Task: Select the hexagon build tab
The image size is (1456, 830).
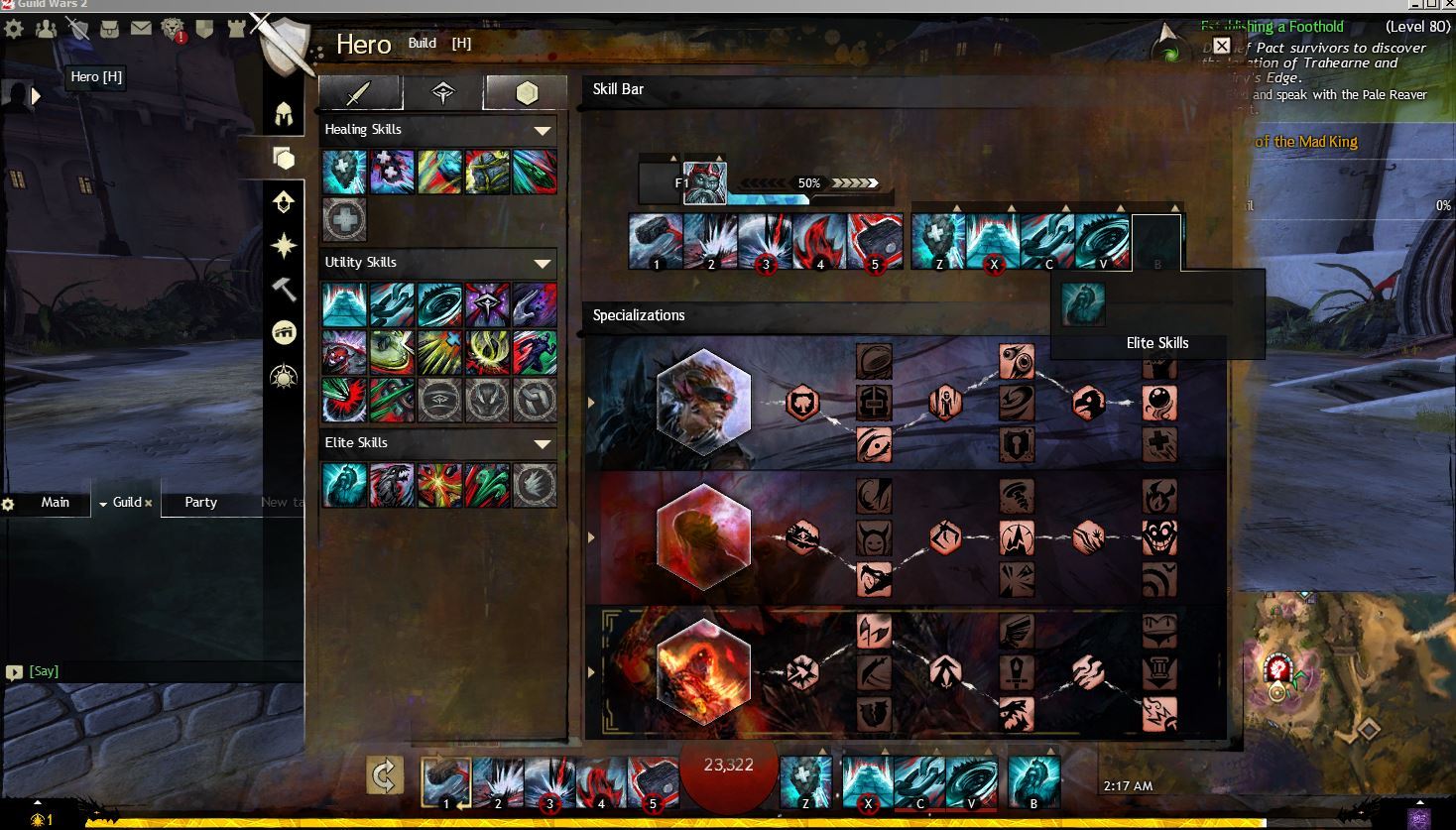Action: coord(526,93)
